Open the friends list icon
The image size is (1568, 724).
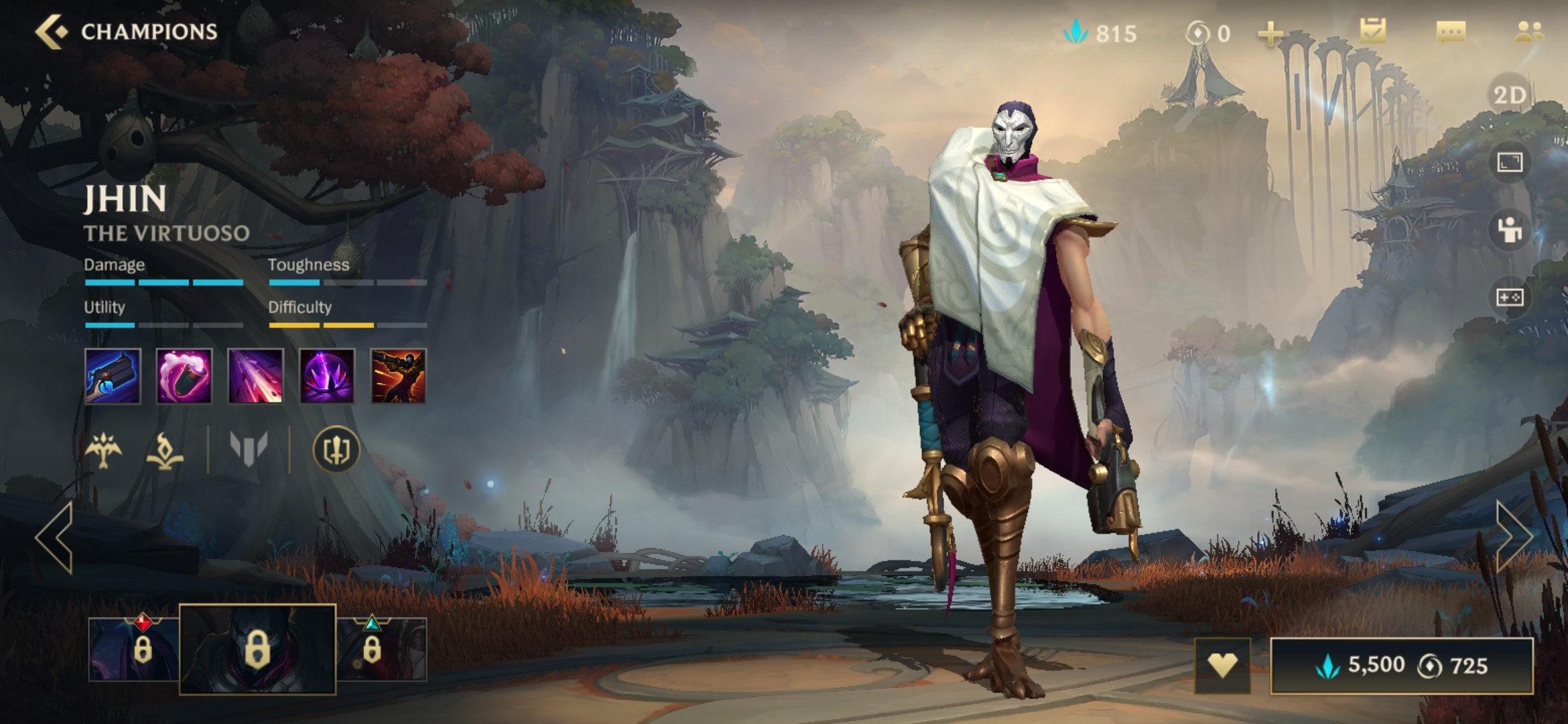pyautogui.click(x=1528, y=32)
